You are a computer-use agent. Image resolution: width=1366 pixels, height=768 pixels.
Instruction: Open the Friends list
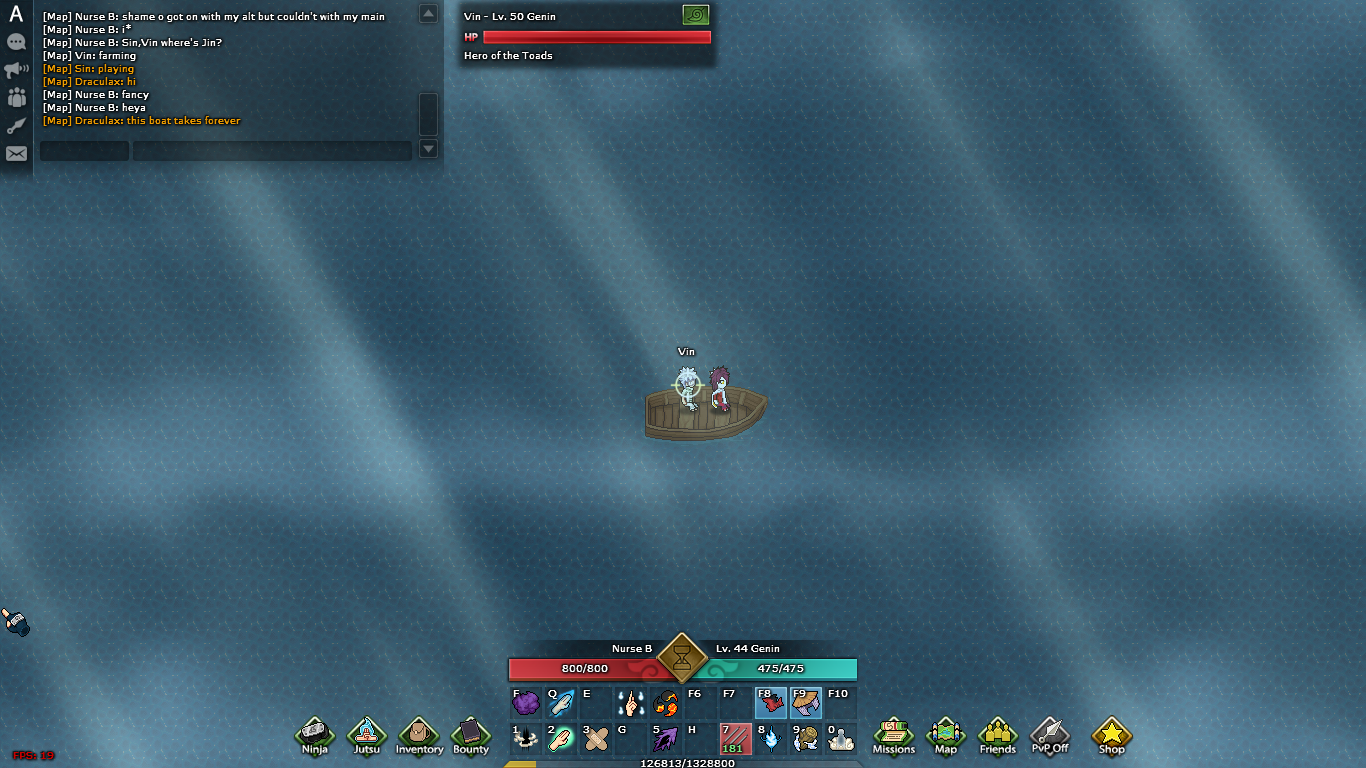point(997,735)
